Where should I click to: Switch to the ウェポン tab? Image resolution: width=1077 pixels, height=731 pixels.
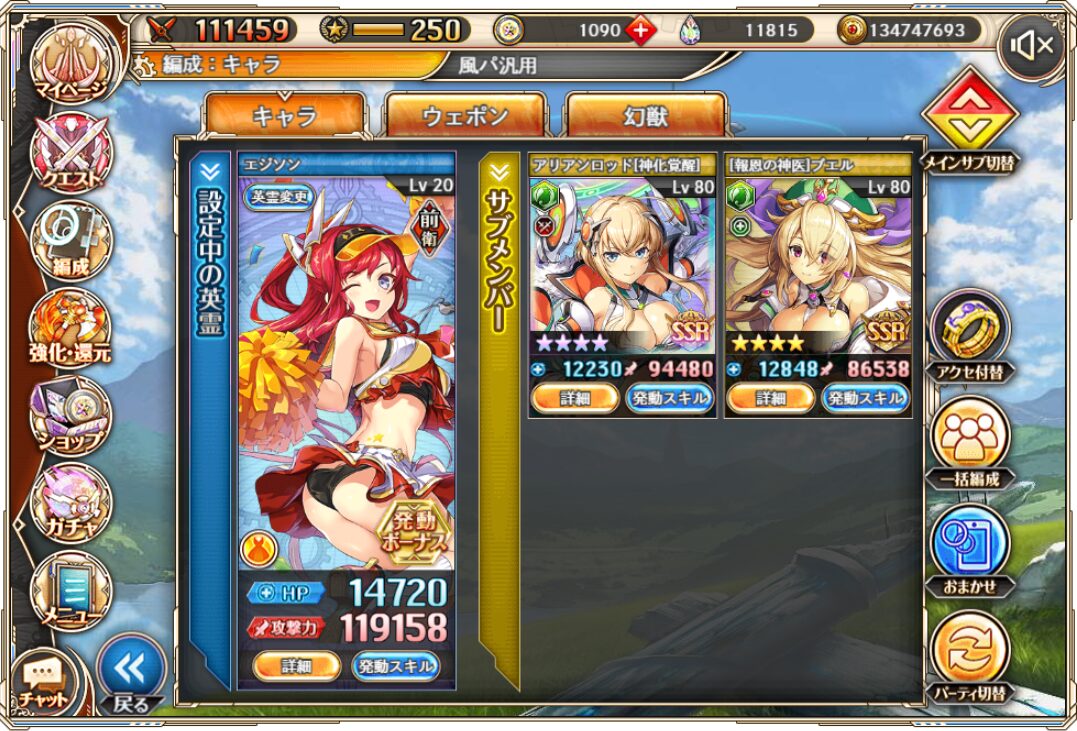click(x=465, y=116)
